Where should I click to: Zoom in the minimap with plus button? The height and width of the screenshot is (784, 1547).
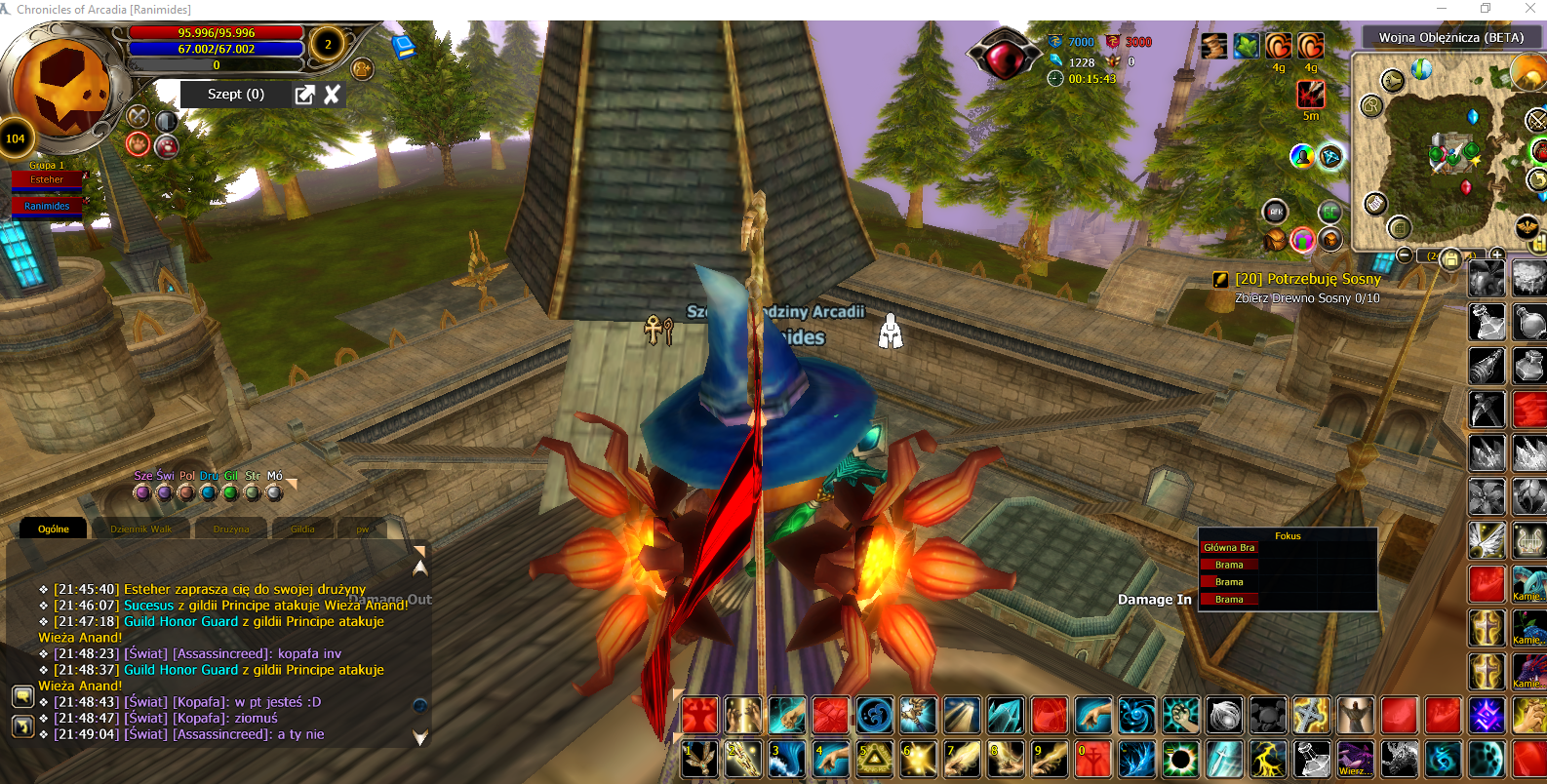click(x=1497, y=255)
